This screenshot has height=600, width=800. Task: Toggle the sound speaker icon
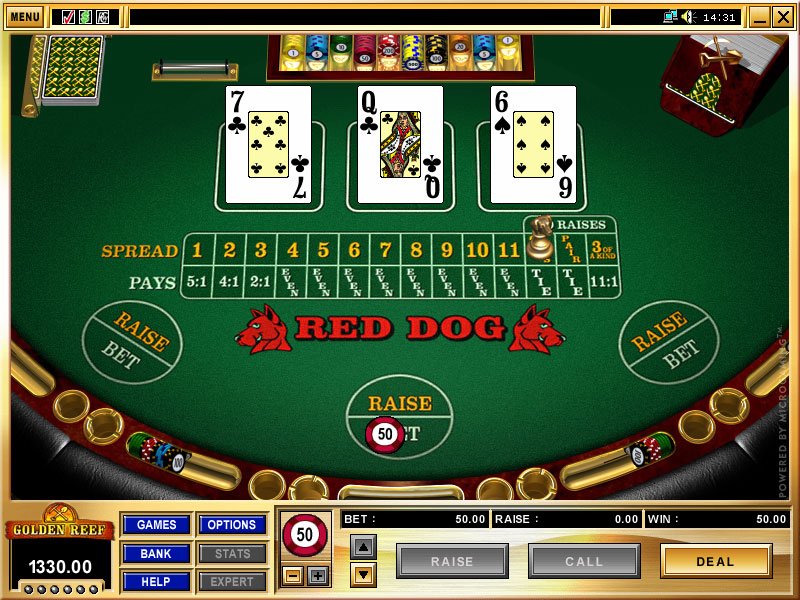point(688,17)
